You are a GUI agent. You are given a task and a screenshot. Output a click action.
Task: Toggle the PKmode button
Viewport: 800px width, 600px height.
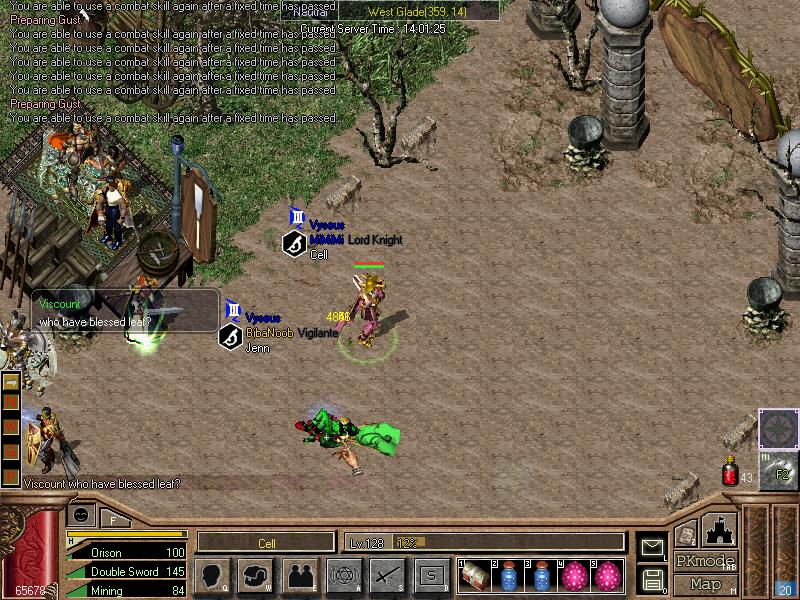click(x=705, y=561)
